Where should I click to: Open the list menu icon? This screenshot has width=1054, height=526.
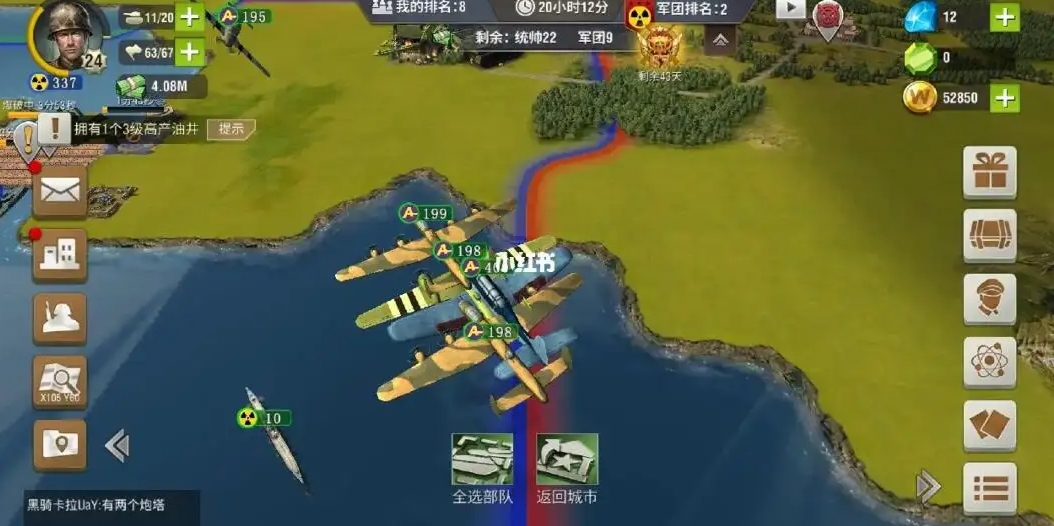[989, 488]
